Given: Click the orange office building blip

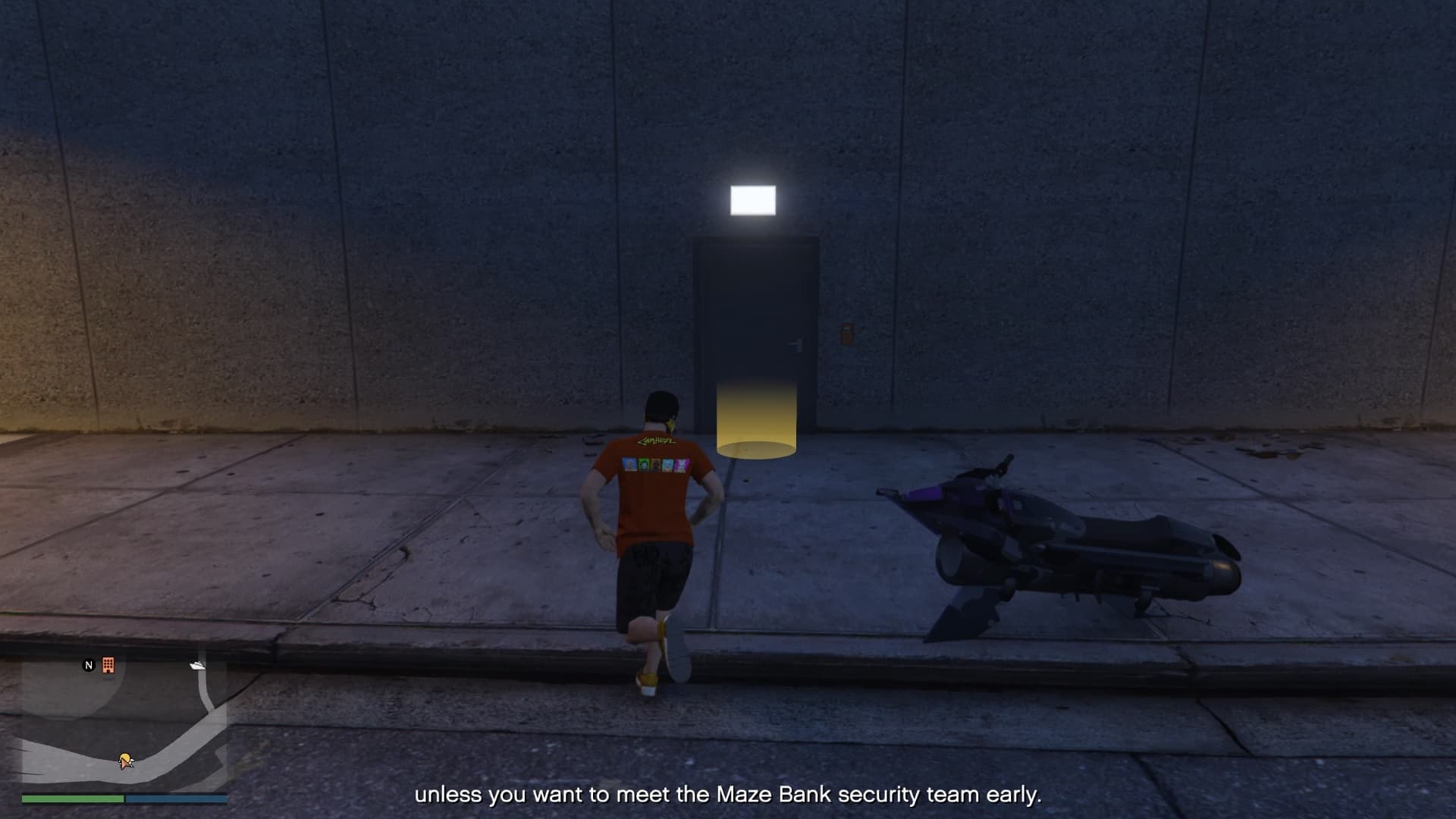Looking at the screenshot, I should pyautogui.click(x=108, y=665).
